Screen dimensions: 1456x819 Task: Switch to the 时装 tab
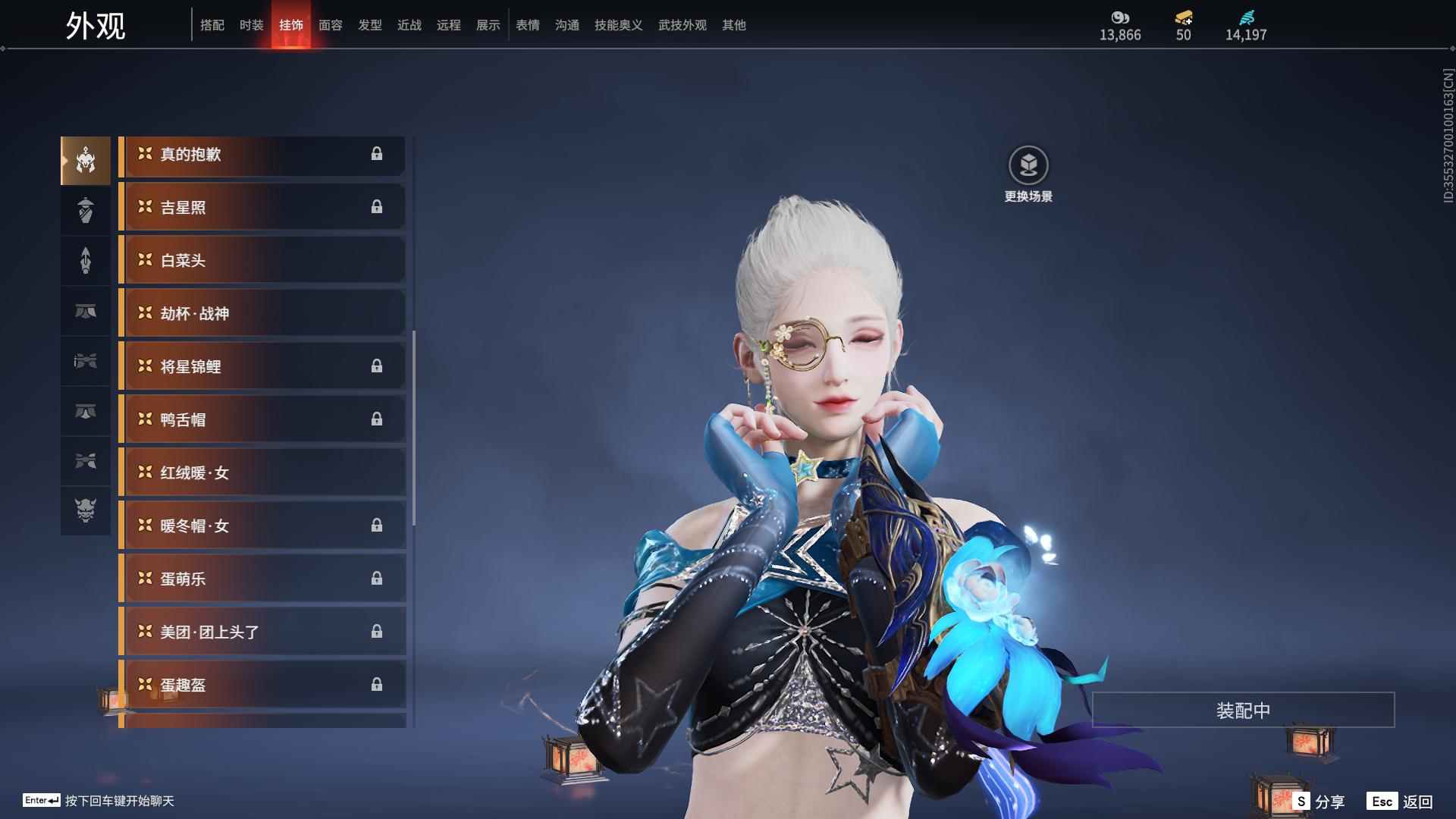pyautogui.click(x=251, y=25)
